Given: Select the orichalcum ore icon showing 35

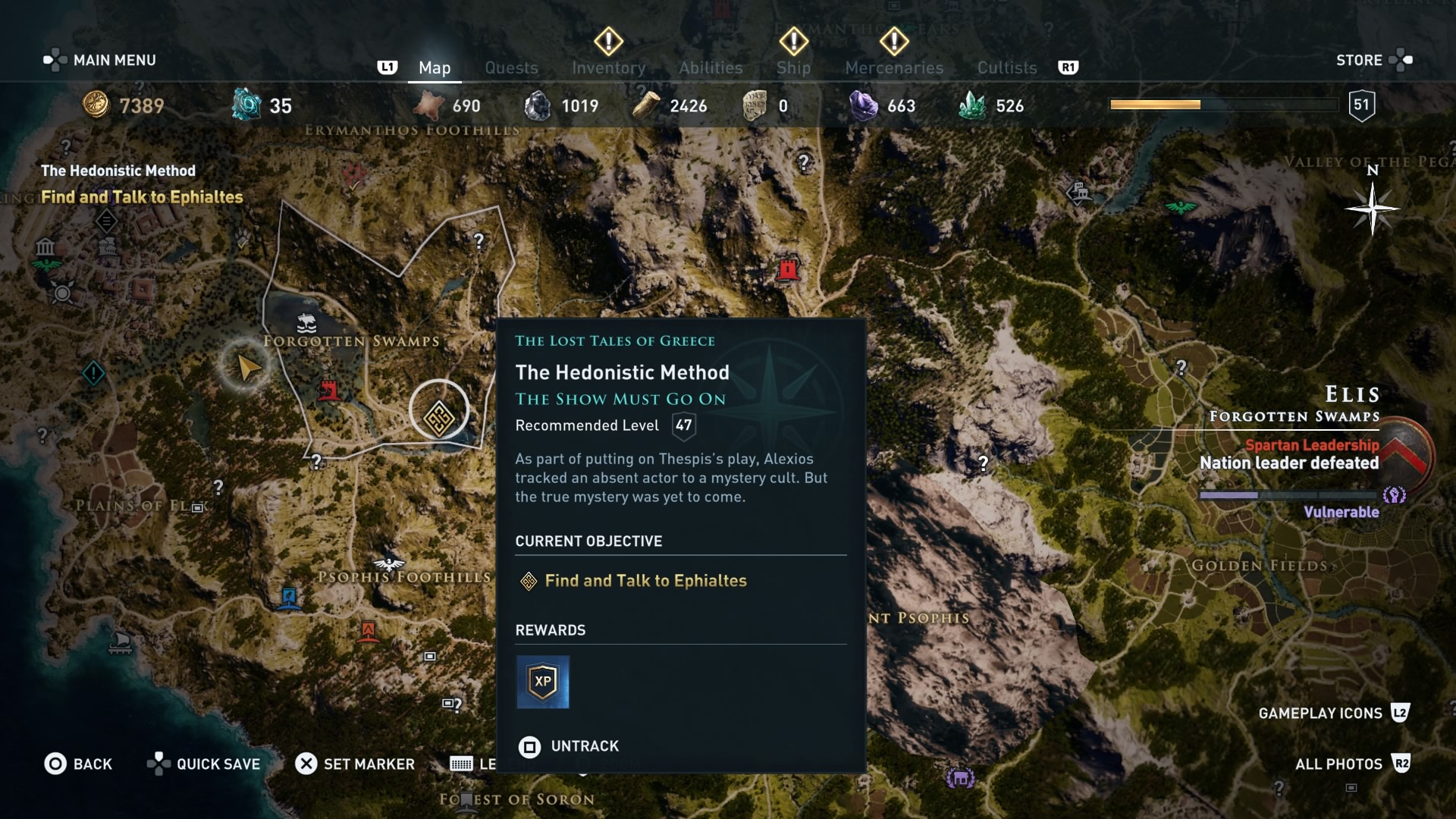Looking at the screenshot, I should click(246, 105).
